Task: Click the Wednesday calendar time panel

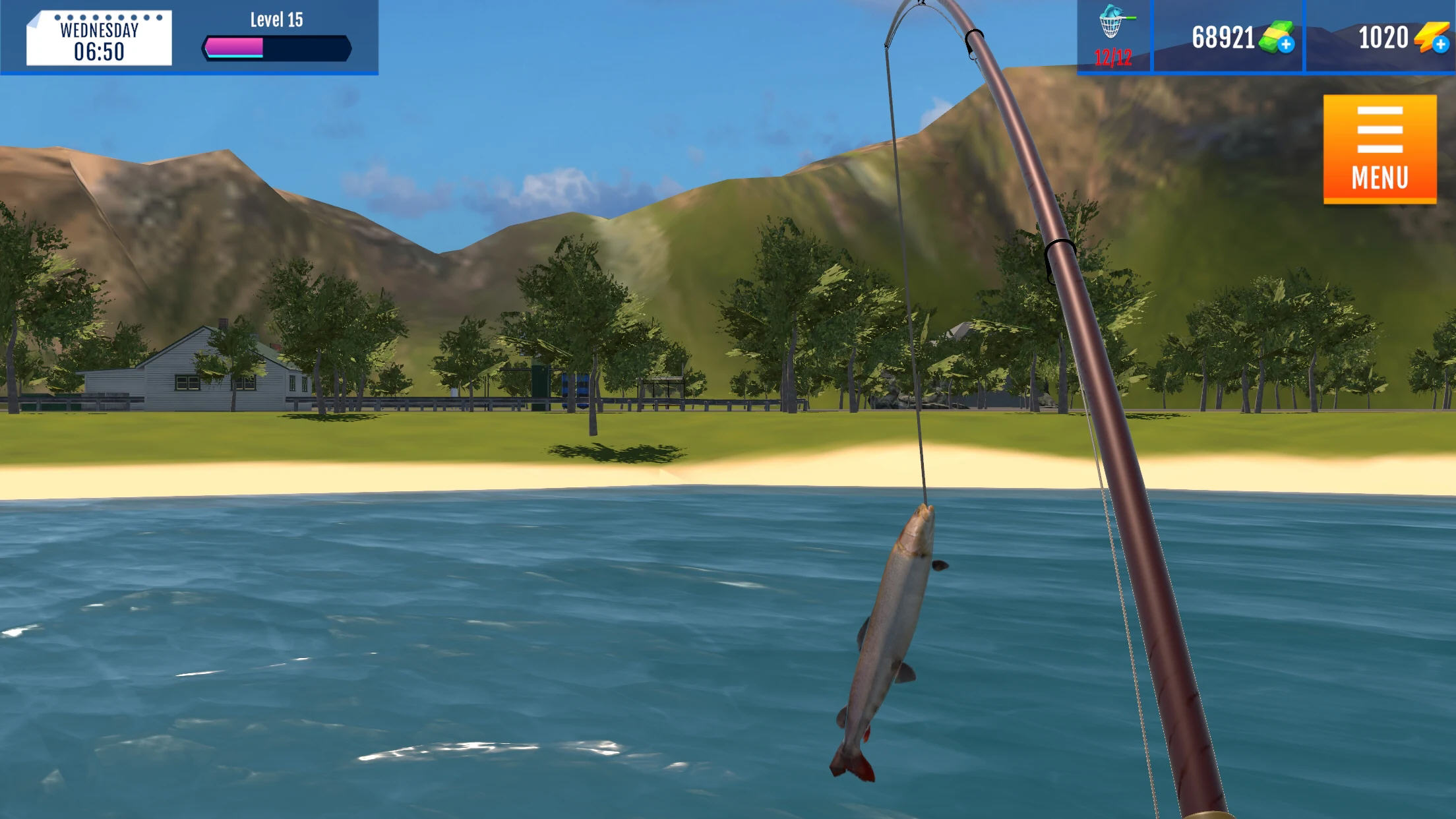Action: click(x=99, y=38)
